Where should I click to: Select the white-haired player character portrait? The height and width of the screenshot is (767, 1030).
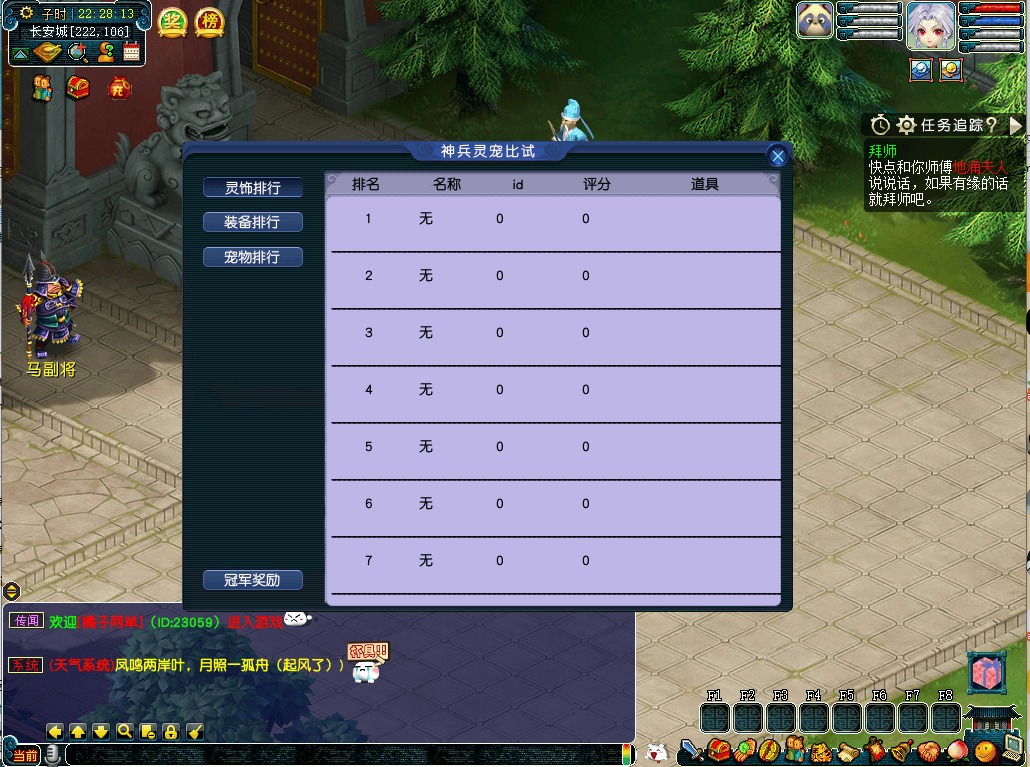[x=930, y=26]
